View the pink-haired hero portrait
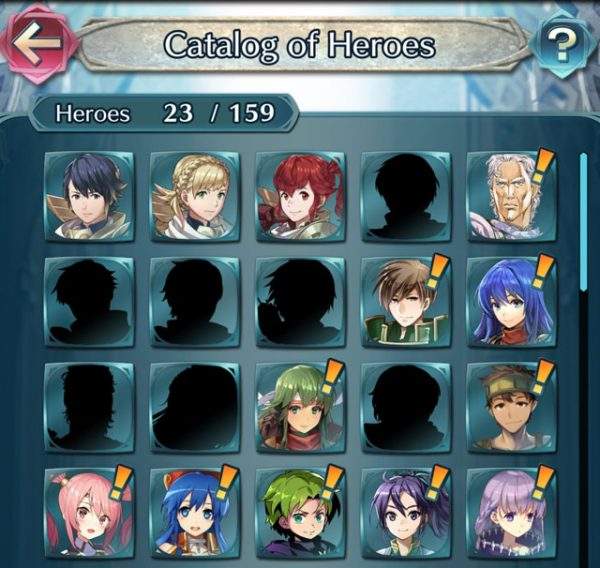This screenshot has height=568, width=600. pos(90,512)
